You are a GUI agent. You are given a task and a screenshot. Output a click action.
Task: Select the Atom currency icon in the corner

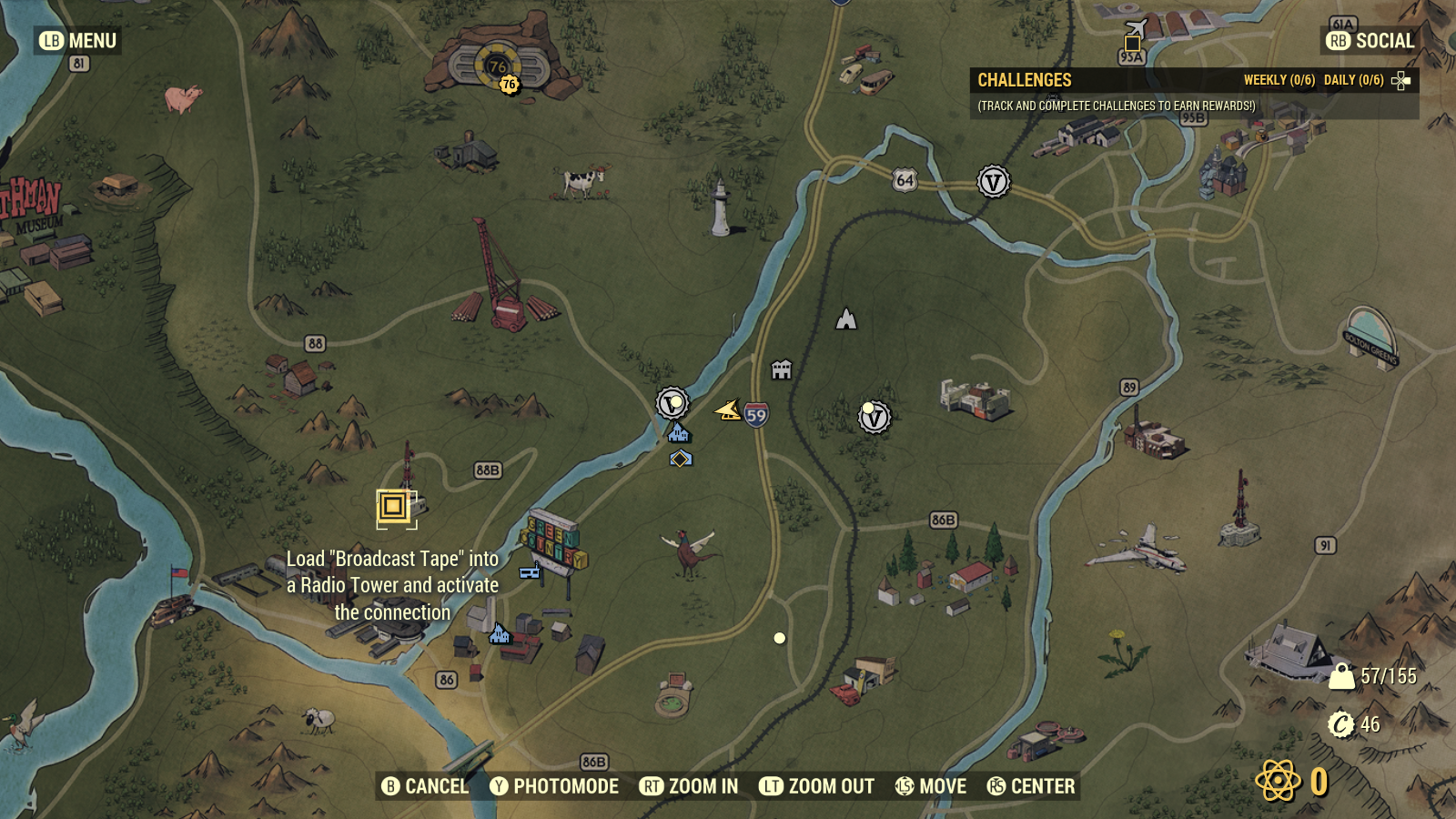pos(1279,780)
